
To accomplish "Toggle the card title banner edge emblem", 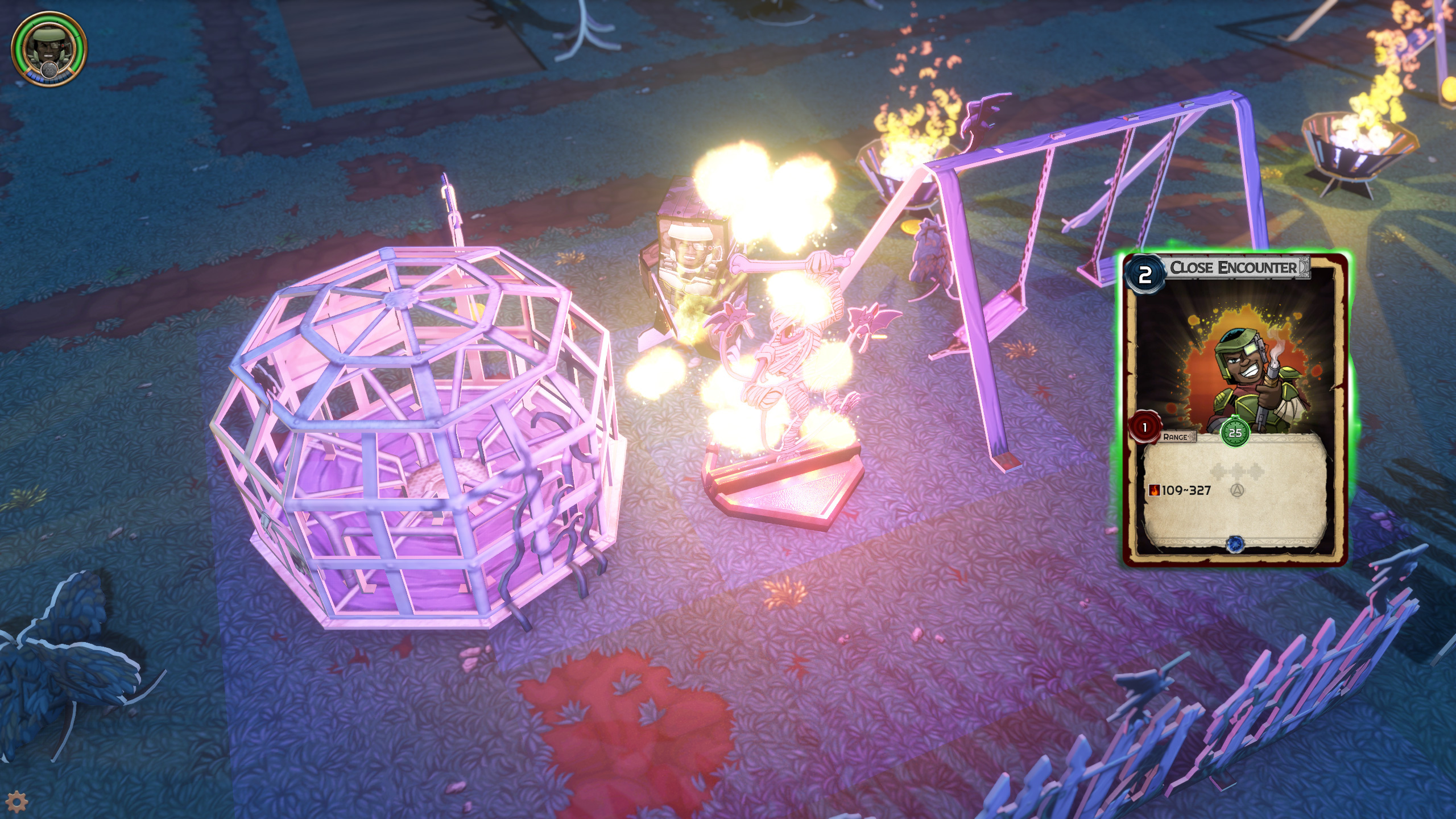I will [x=1302, y=268].
